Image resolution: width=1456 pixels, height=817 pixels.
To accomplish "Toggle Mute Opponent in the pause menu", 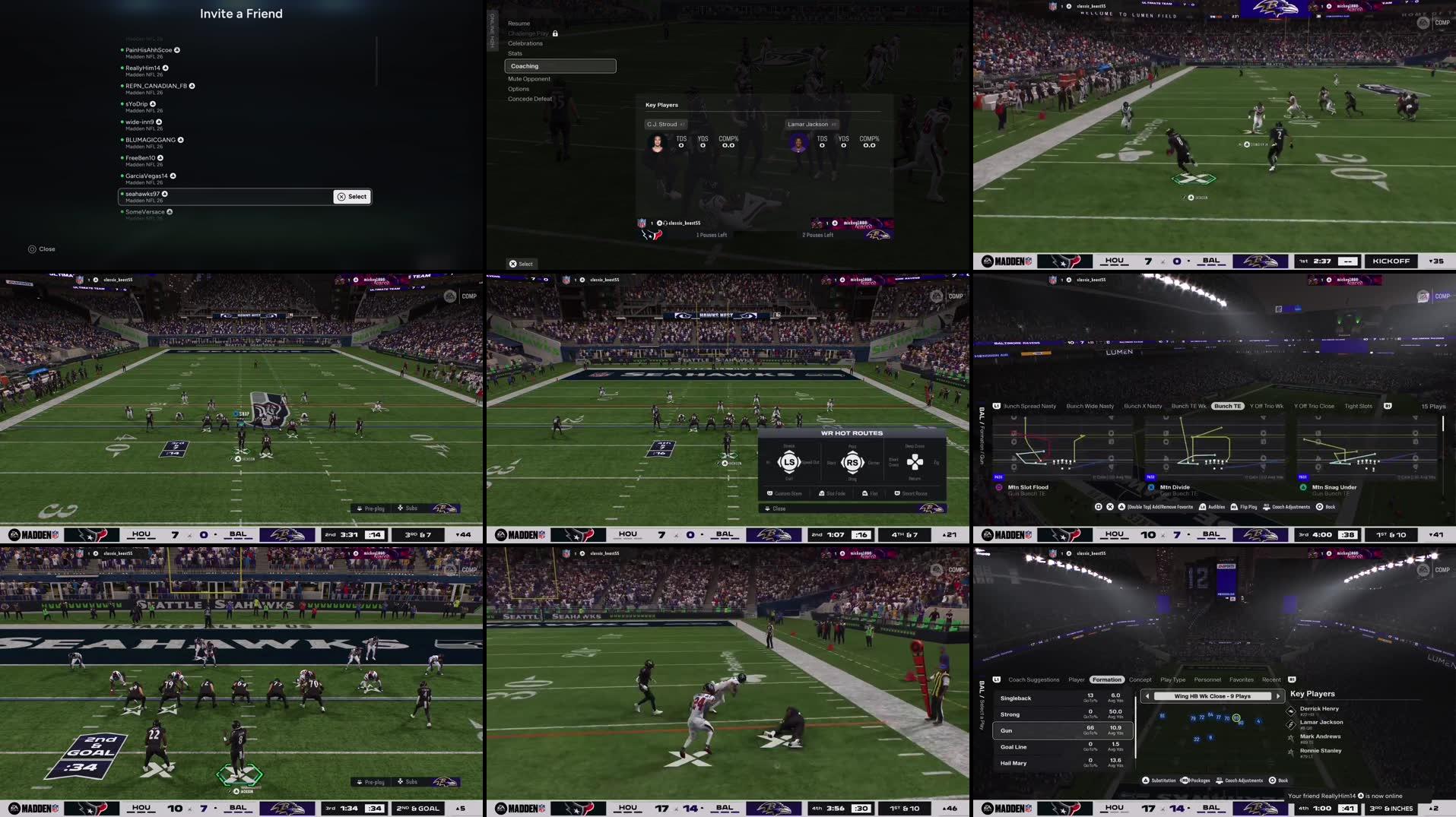I will 530,78.
